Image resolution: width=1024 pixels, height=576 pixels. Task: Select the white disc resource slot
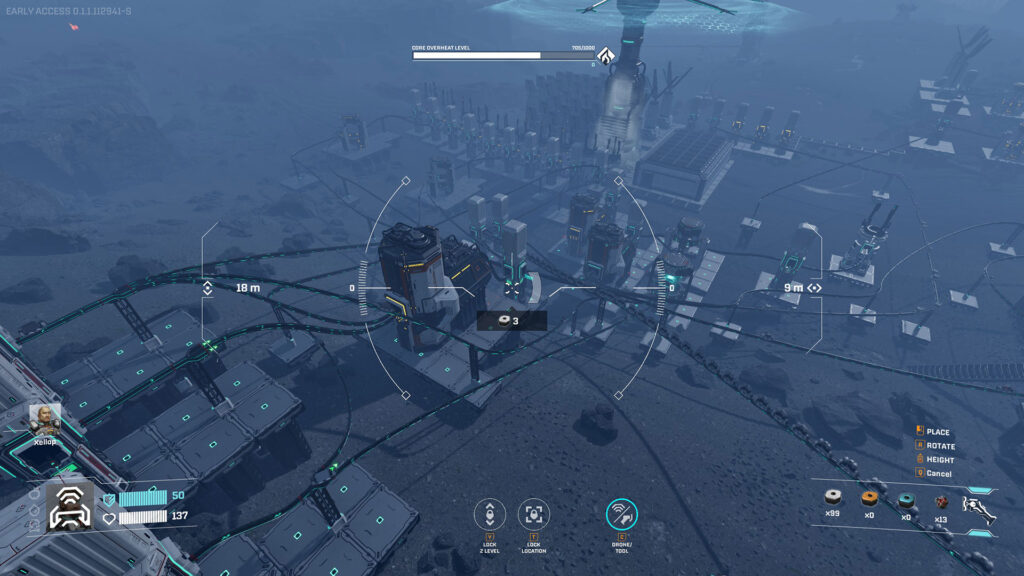point(832,499)
